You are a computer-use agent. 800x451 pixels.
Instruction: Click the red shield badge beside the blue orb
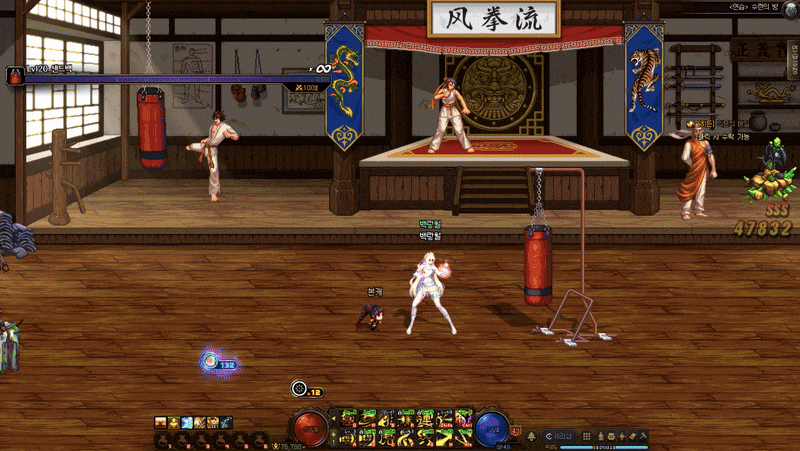(516, 433)
